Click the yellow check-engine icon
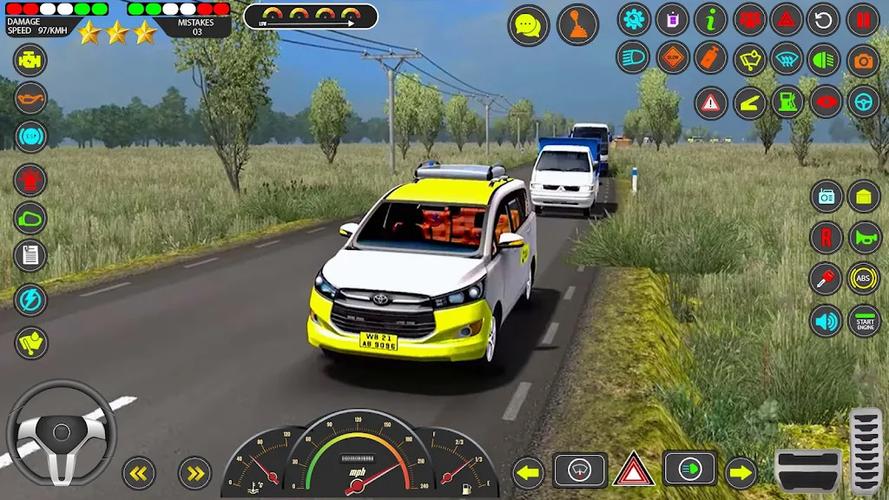Viewport: 889px width, 500px height. [30, 59]
